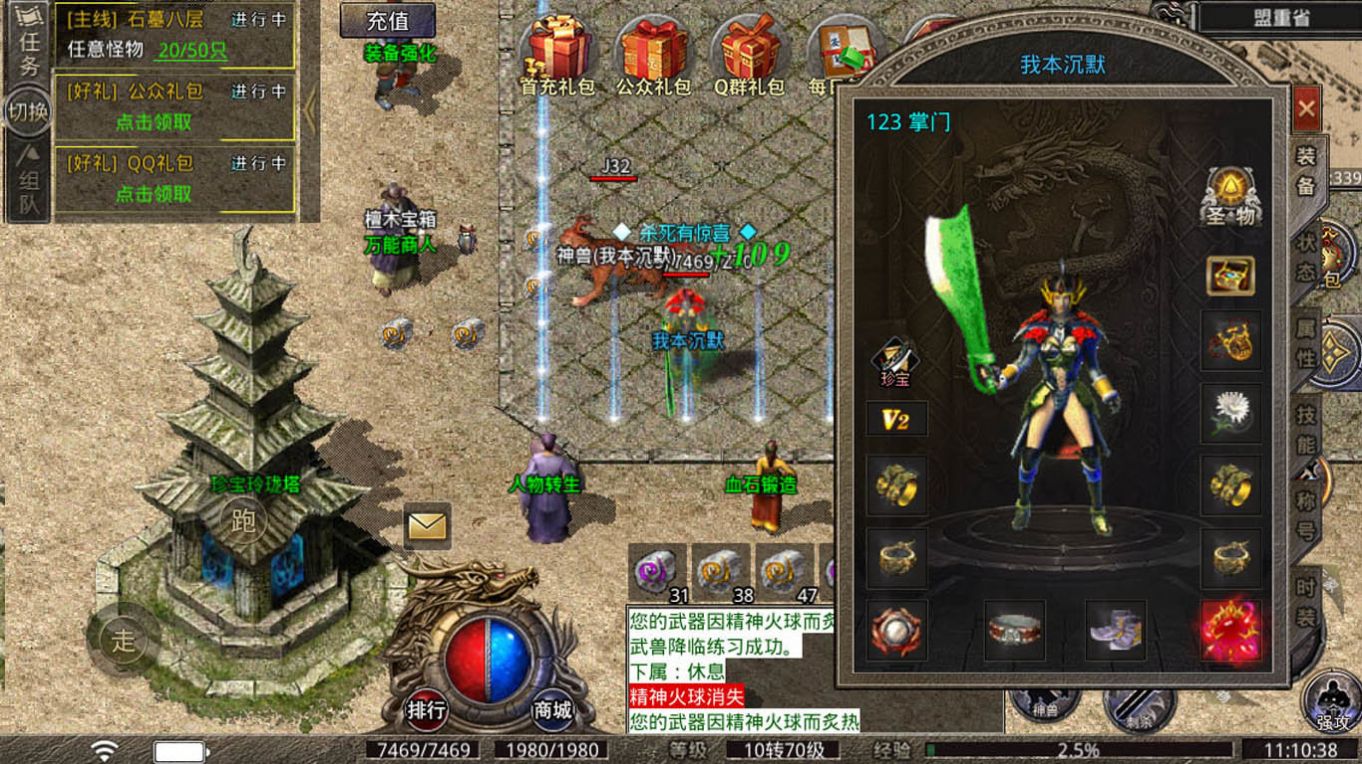Click the V2 VIP badge
Viewport: 1362px width, 764px height.
tap(896, 419)
